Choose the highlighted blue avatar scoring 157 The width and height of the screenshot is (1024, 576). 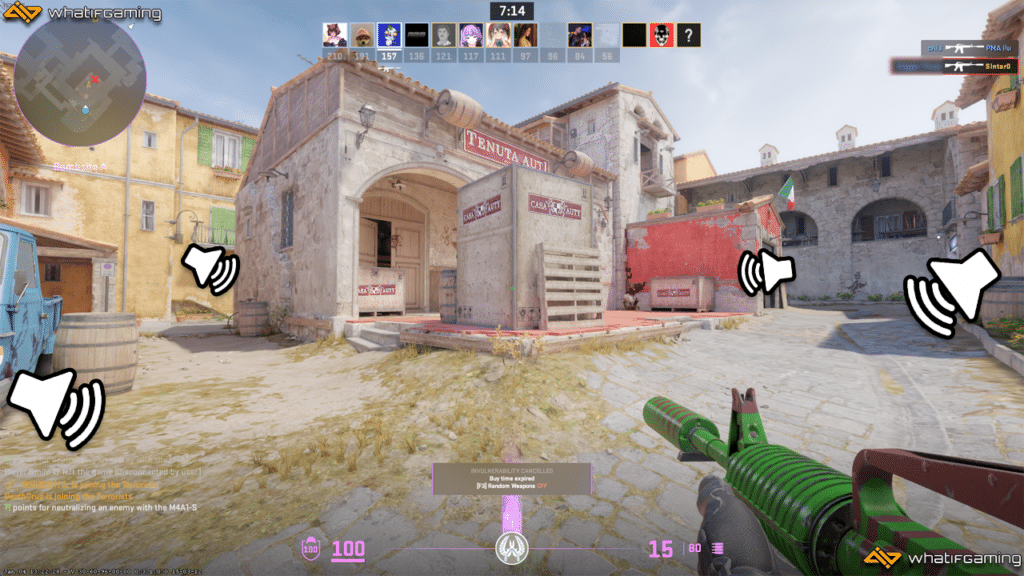(389, 36)
